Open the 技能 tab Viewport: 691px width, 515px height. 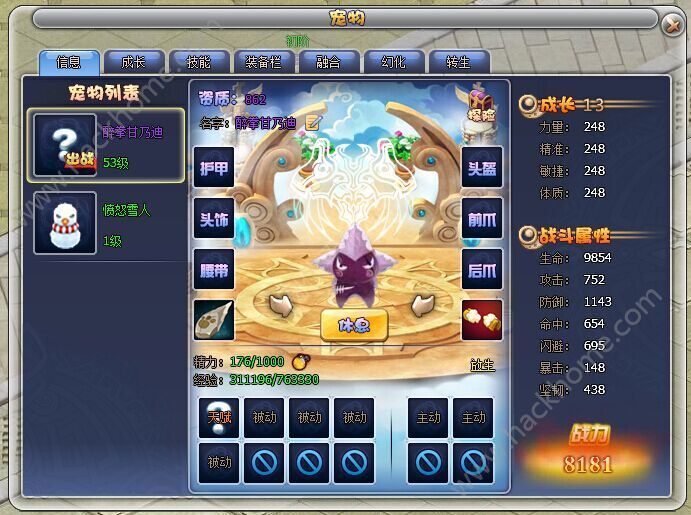[198, 62]
